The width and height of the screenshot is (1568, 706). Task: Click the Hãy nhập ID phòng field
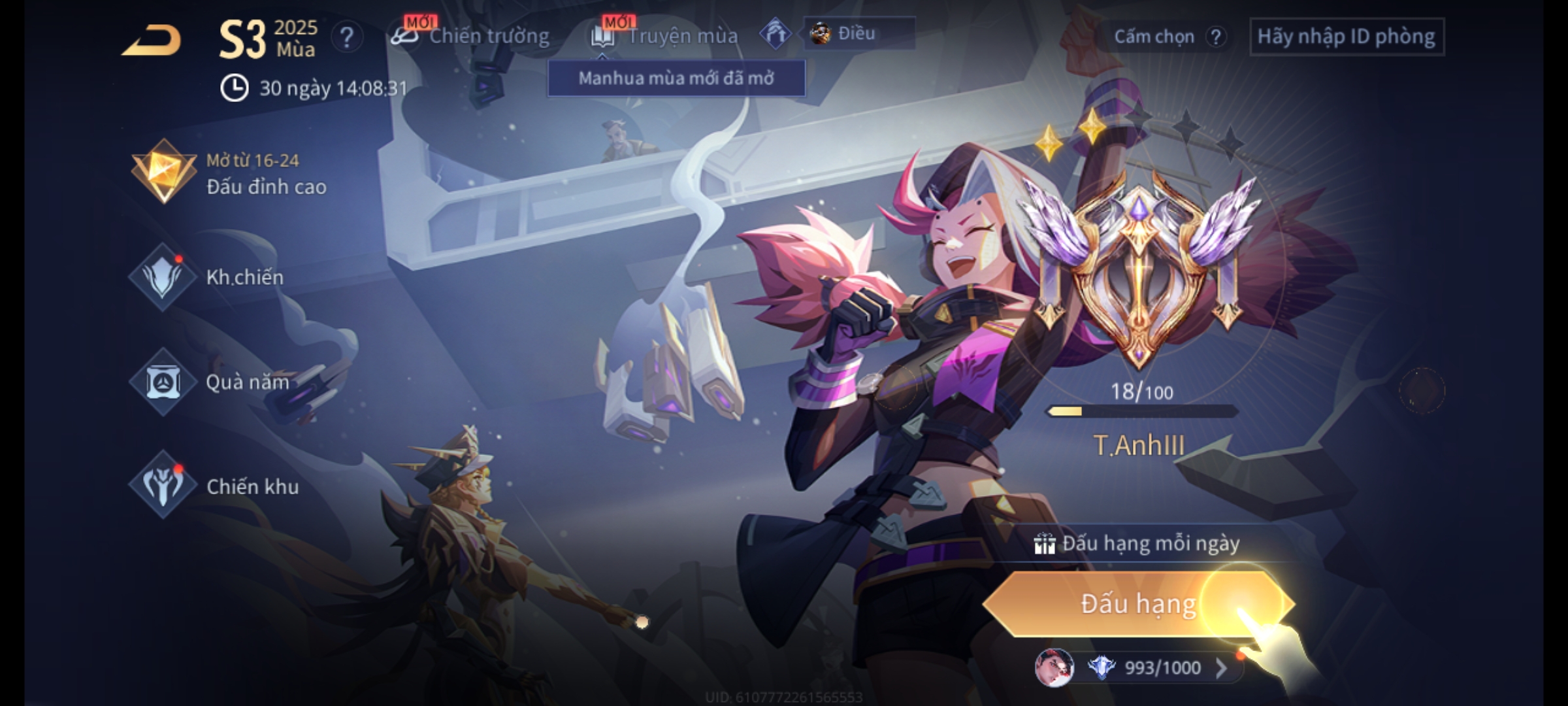(1346, 37)
